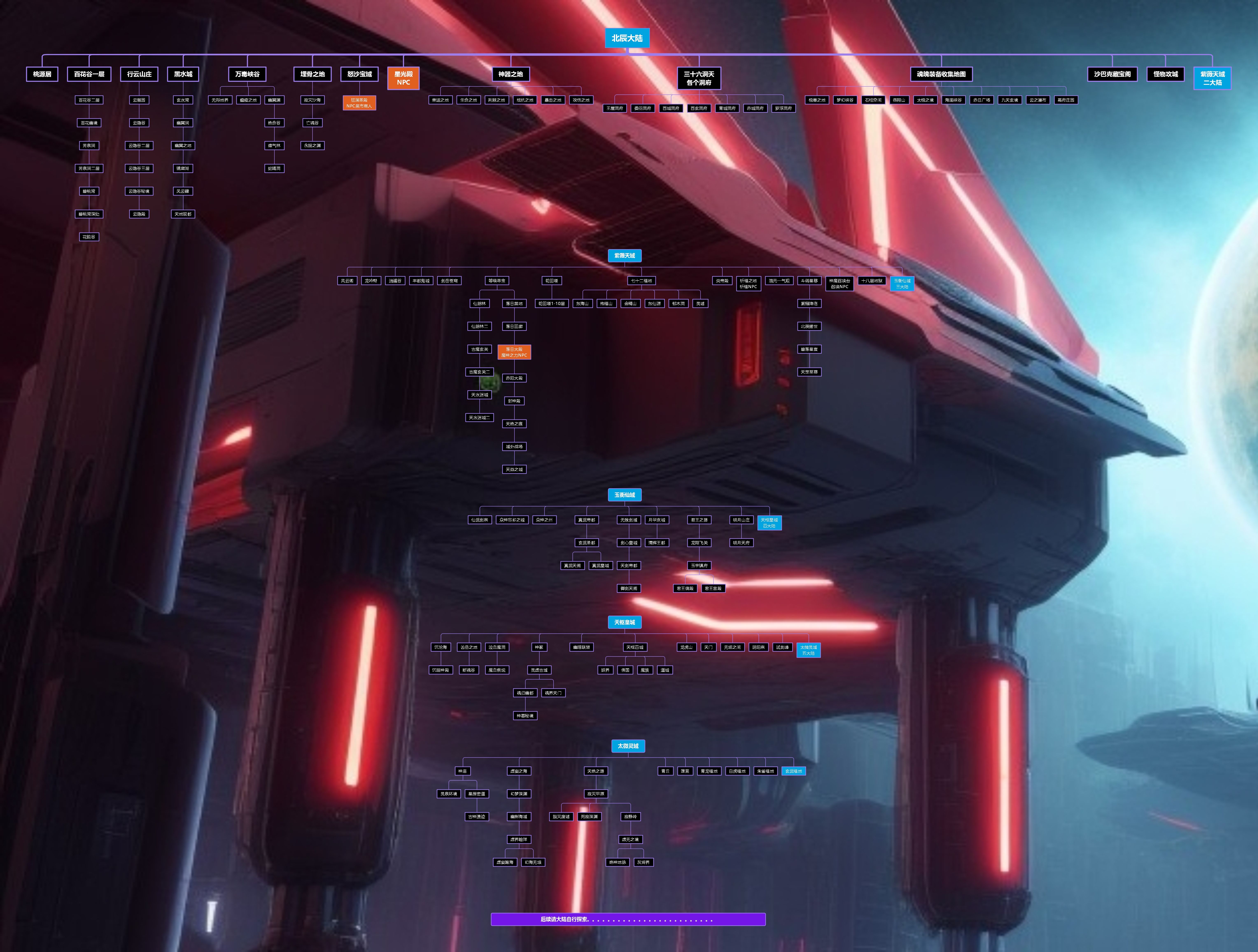Select the 北辰大陆 root node

(627, 38)
